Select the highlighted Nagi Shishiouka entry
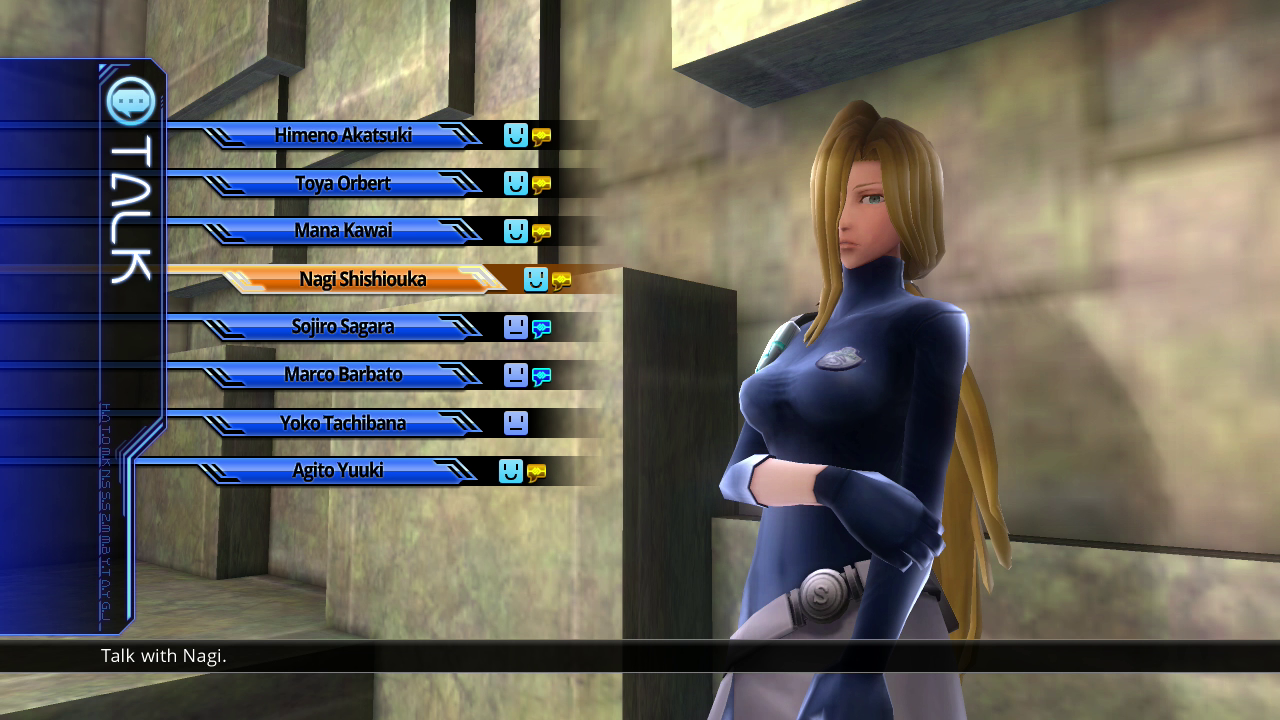 [362, 279]
